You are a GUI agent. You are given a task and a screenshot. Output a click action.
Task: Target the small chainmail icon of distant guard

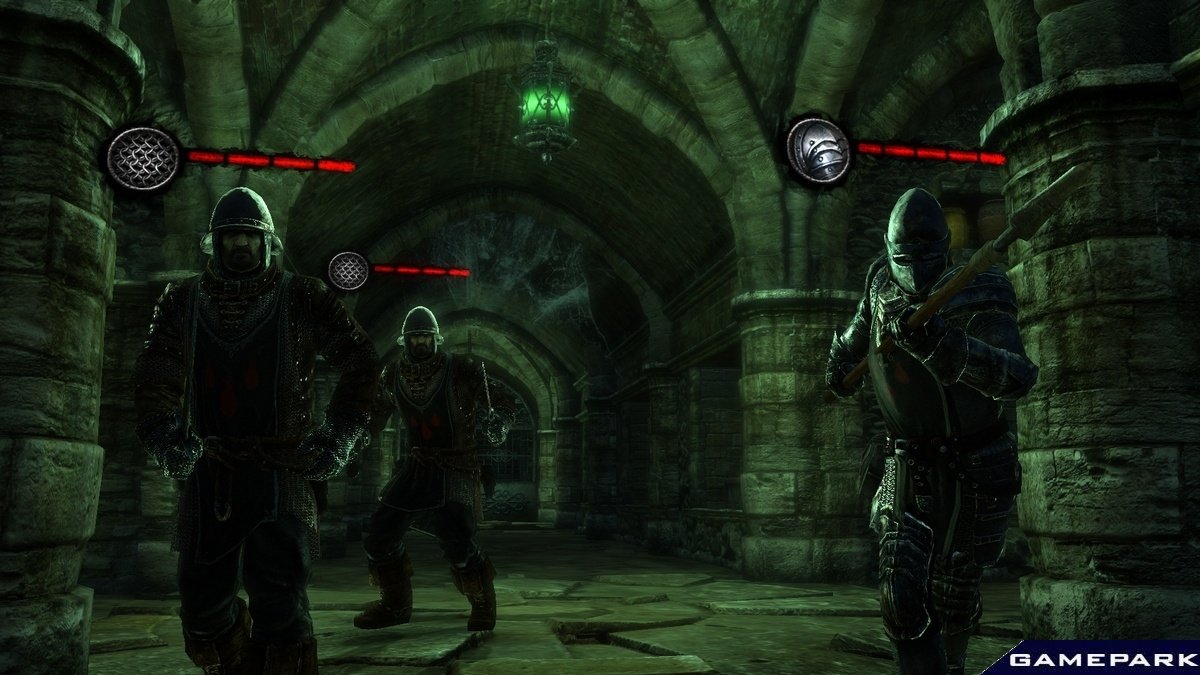(348, 271)
